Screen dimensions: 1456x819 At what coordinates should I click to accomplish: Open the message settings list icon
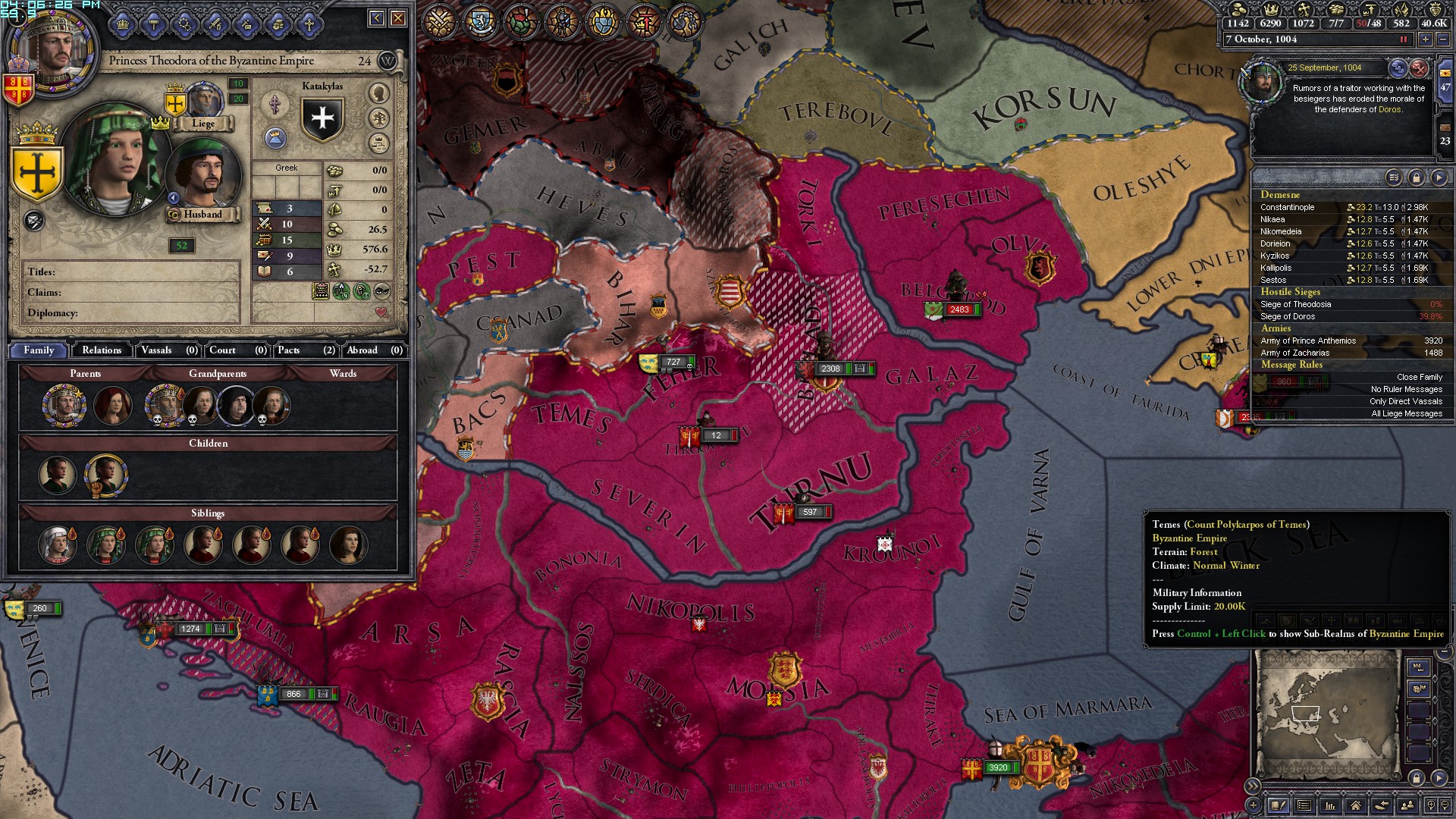point(1393,177)
